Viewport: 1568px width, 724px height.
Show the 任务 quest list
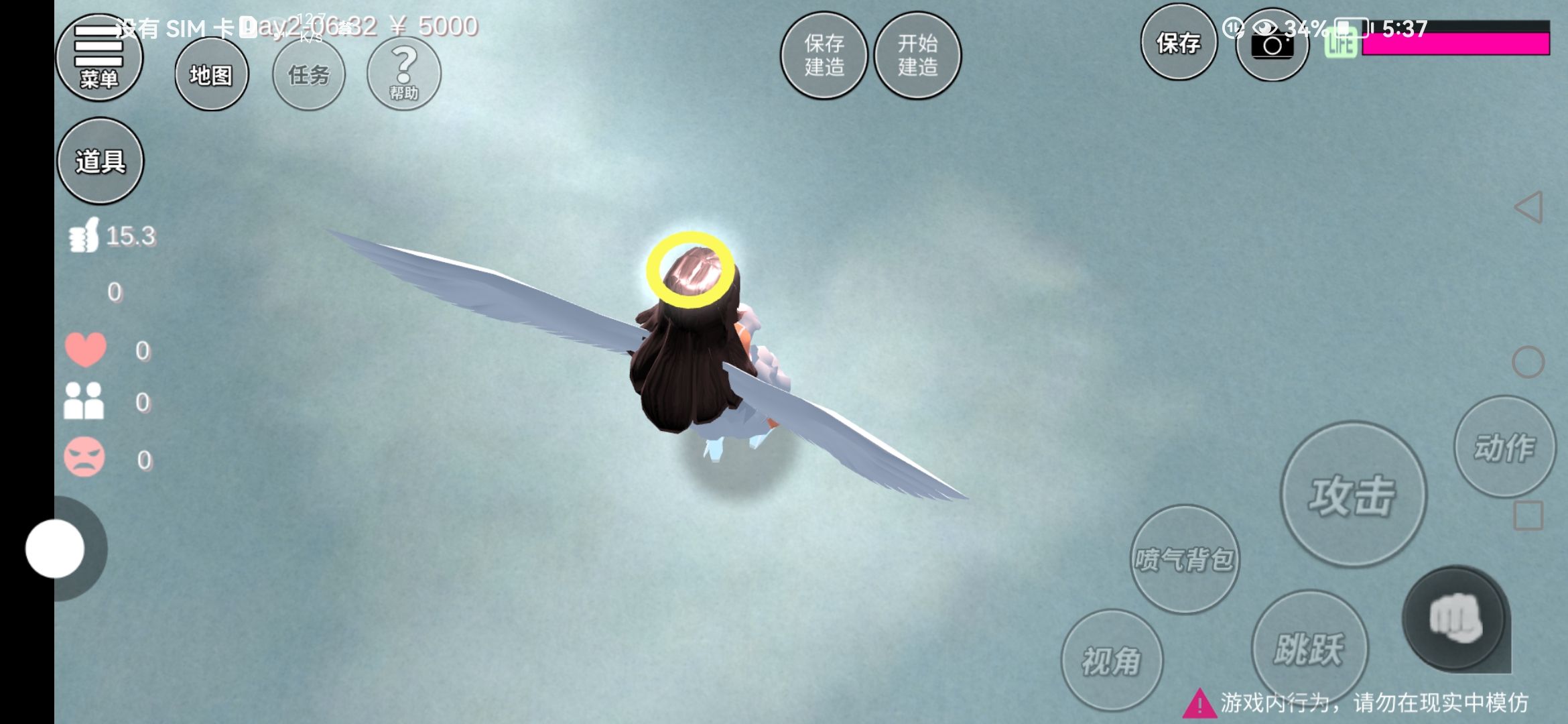[x=309, y=74]
